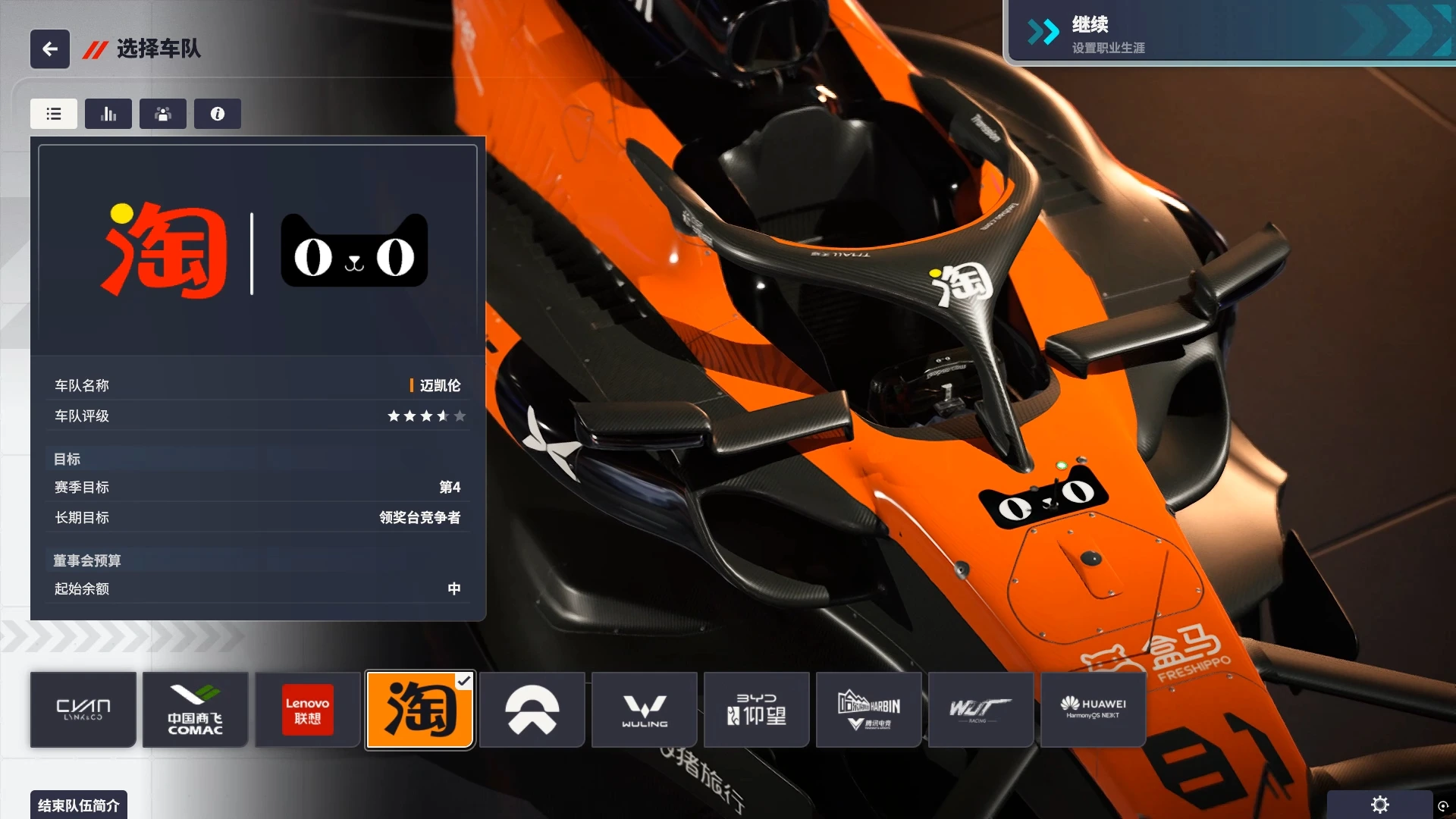Choose the NIO logo team tile
The width and height of the screenshot is (1456, 819).
coord(532,710)
